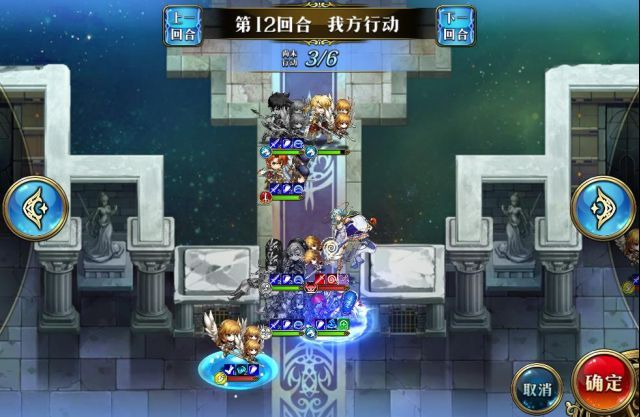Go to previous turn with 上一回合
The height and width of the screenshot is (417, 640).
point(181,24)
